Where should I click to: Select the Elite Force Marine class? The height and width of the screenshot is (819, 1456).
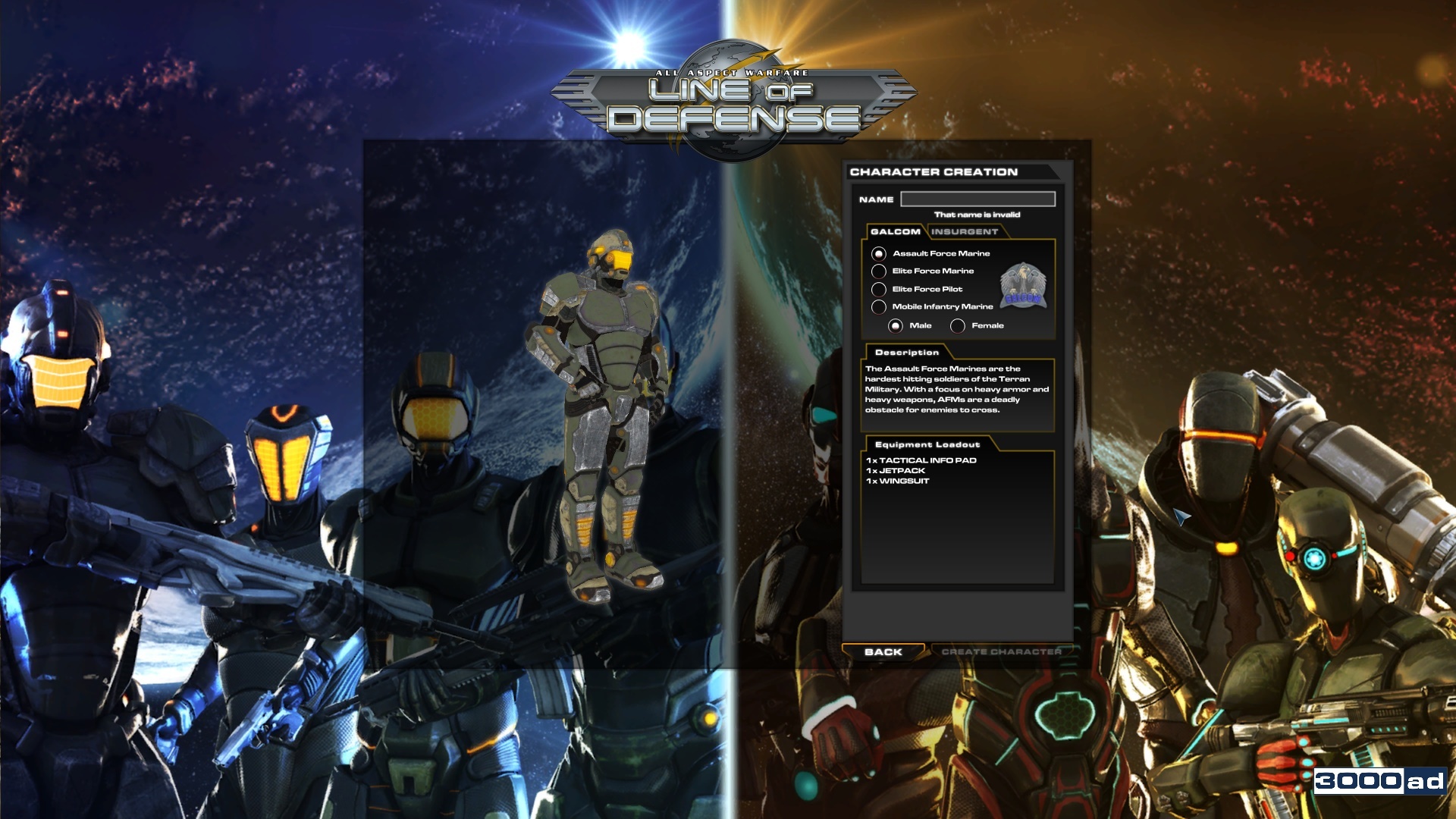(x=879, y=271)
